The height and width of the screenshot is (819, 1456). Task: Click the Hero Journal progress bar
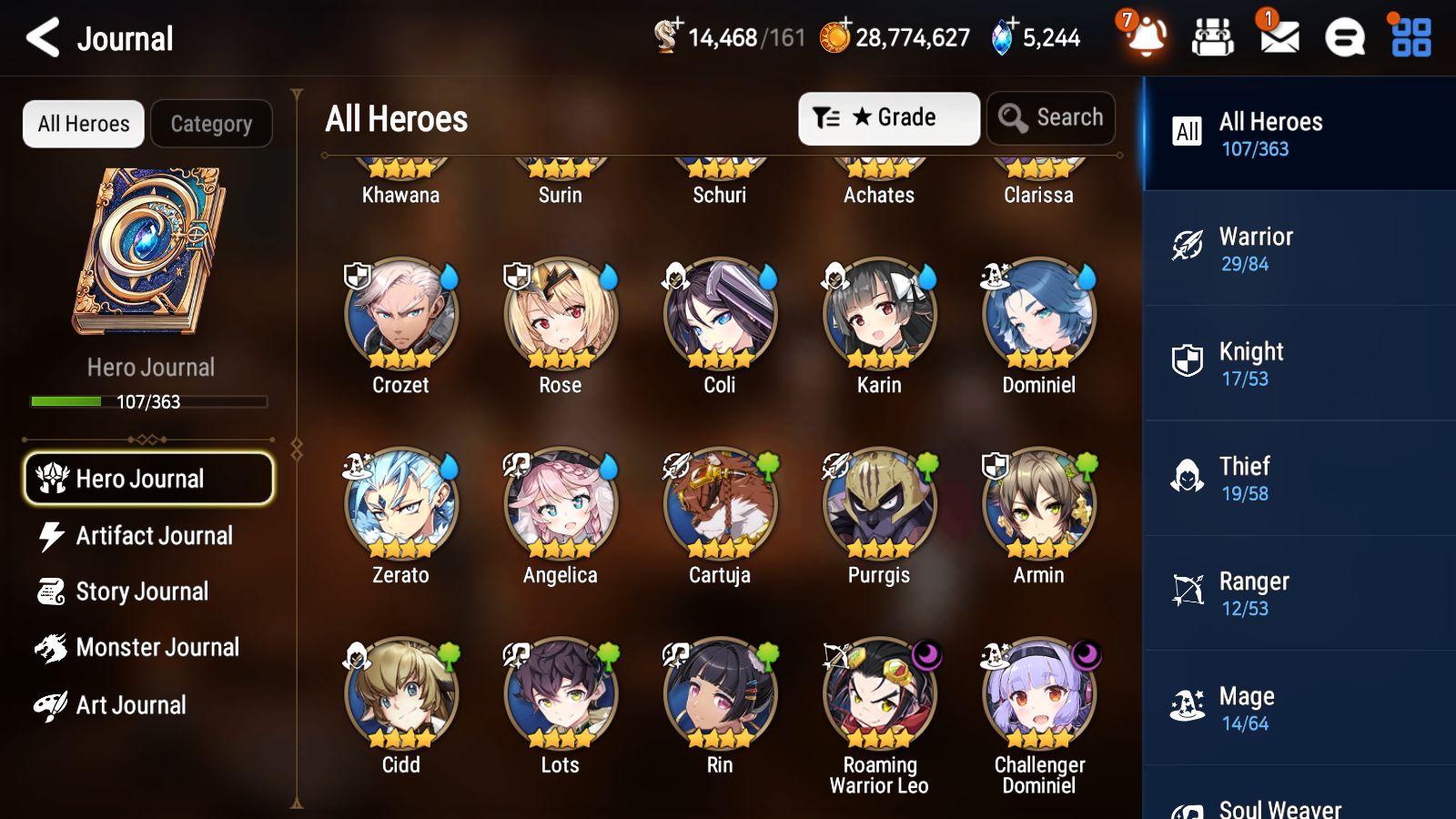pos(148,401)
